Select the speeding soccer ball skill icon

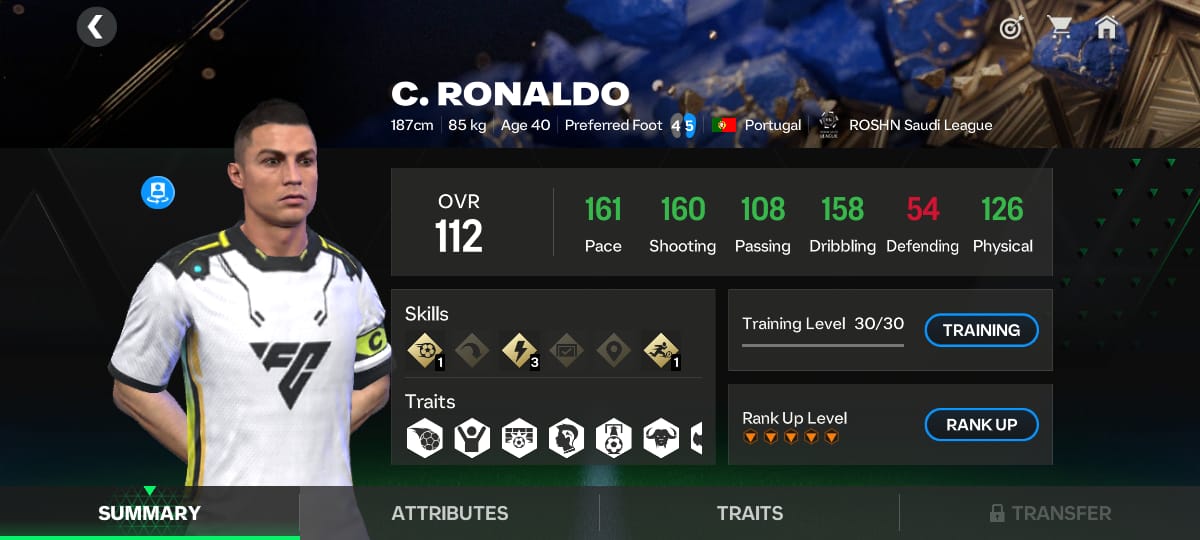click(x=424, y=350)
